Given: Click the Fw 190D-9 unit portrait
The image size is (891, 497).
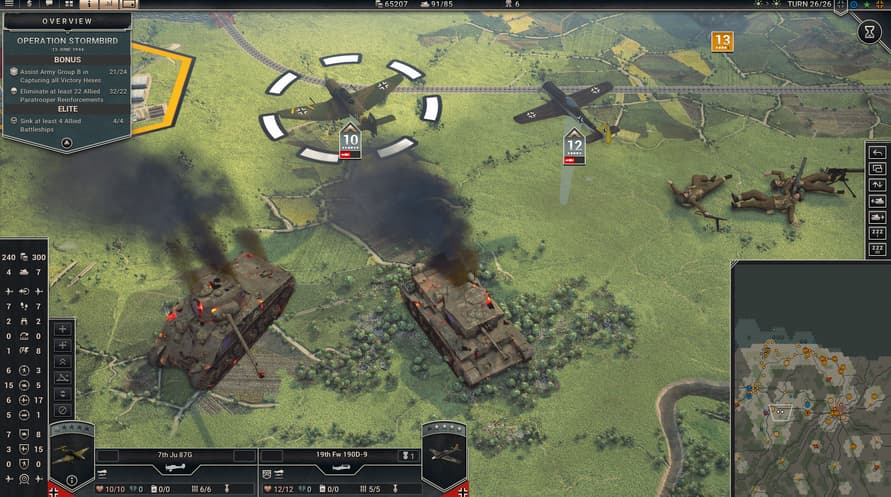Looking at the screenshot, I should [444, 455].
